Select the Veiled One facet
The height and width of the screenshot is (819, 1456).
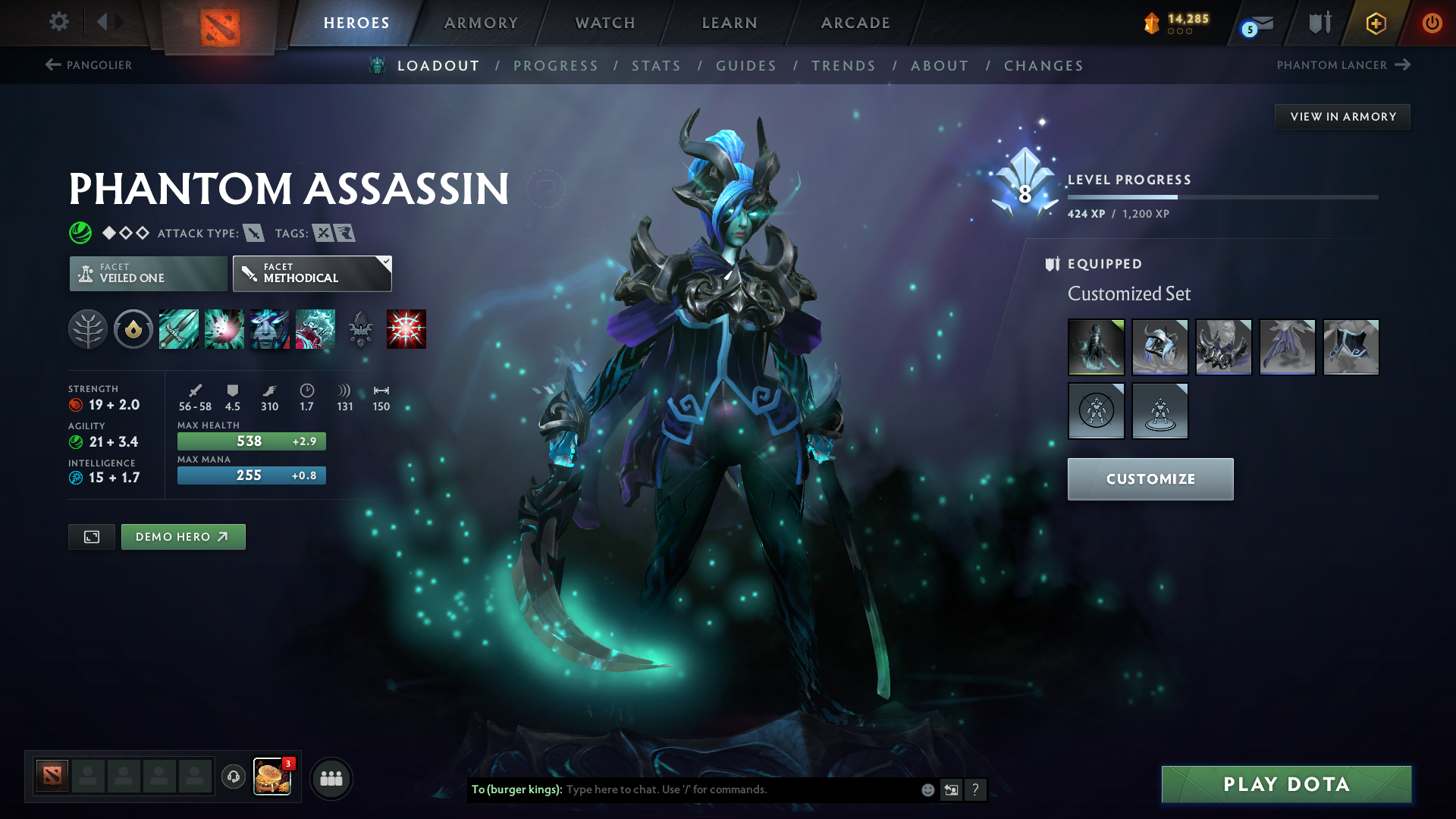(x=147, y=273)
